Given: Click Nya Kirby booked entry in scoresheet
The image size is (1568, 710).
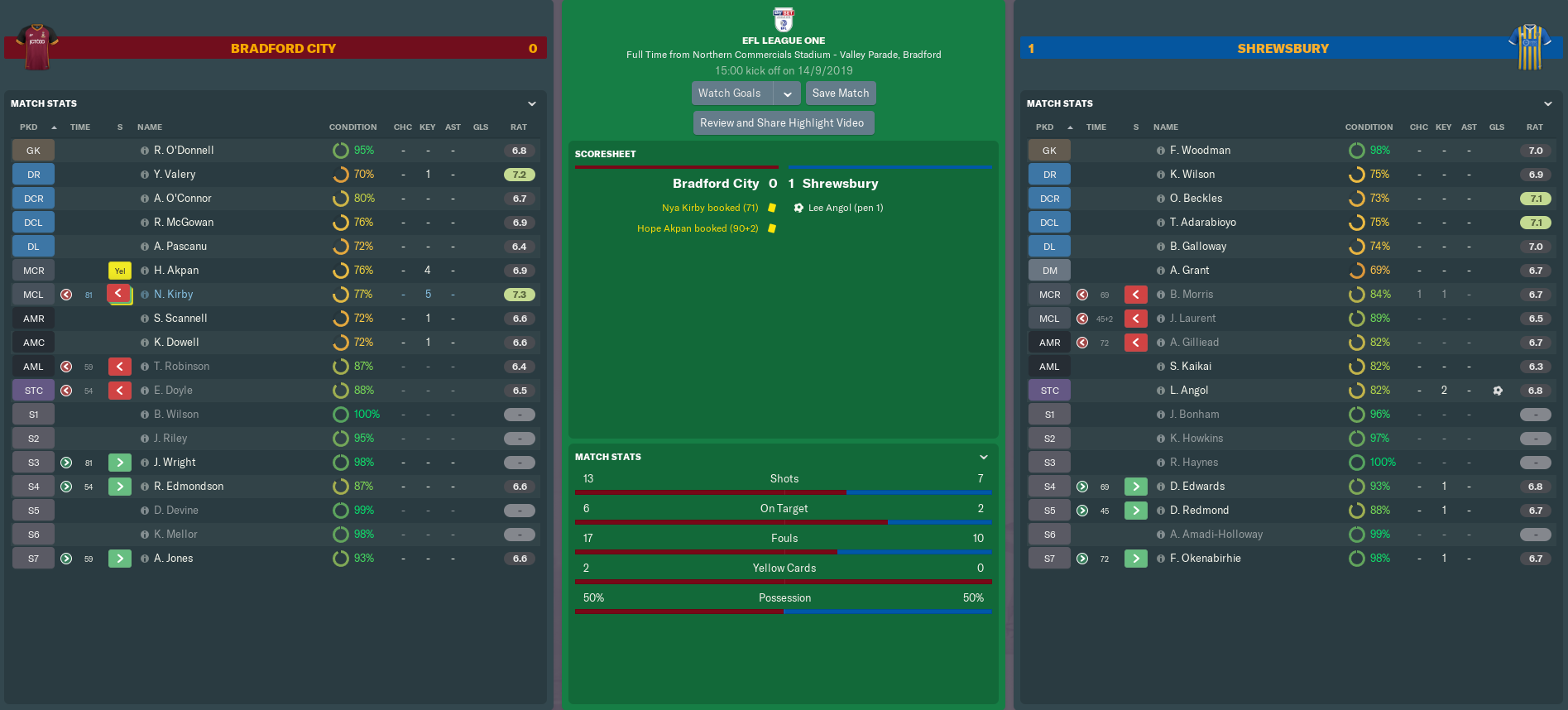Looking at the screenshot, I should coord(710,209).
